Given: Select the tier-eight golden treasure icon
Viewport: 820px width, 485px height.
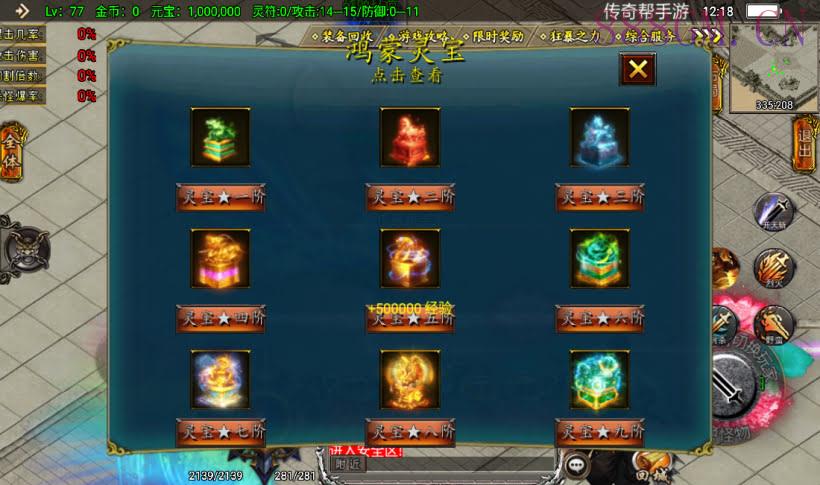Looking at the screenshot, I should pyautogui.click(x=410, y=379).
